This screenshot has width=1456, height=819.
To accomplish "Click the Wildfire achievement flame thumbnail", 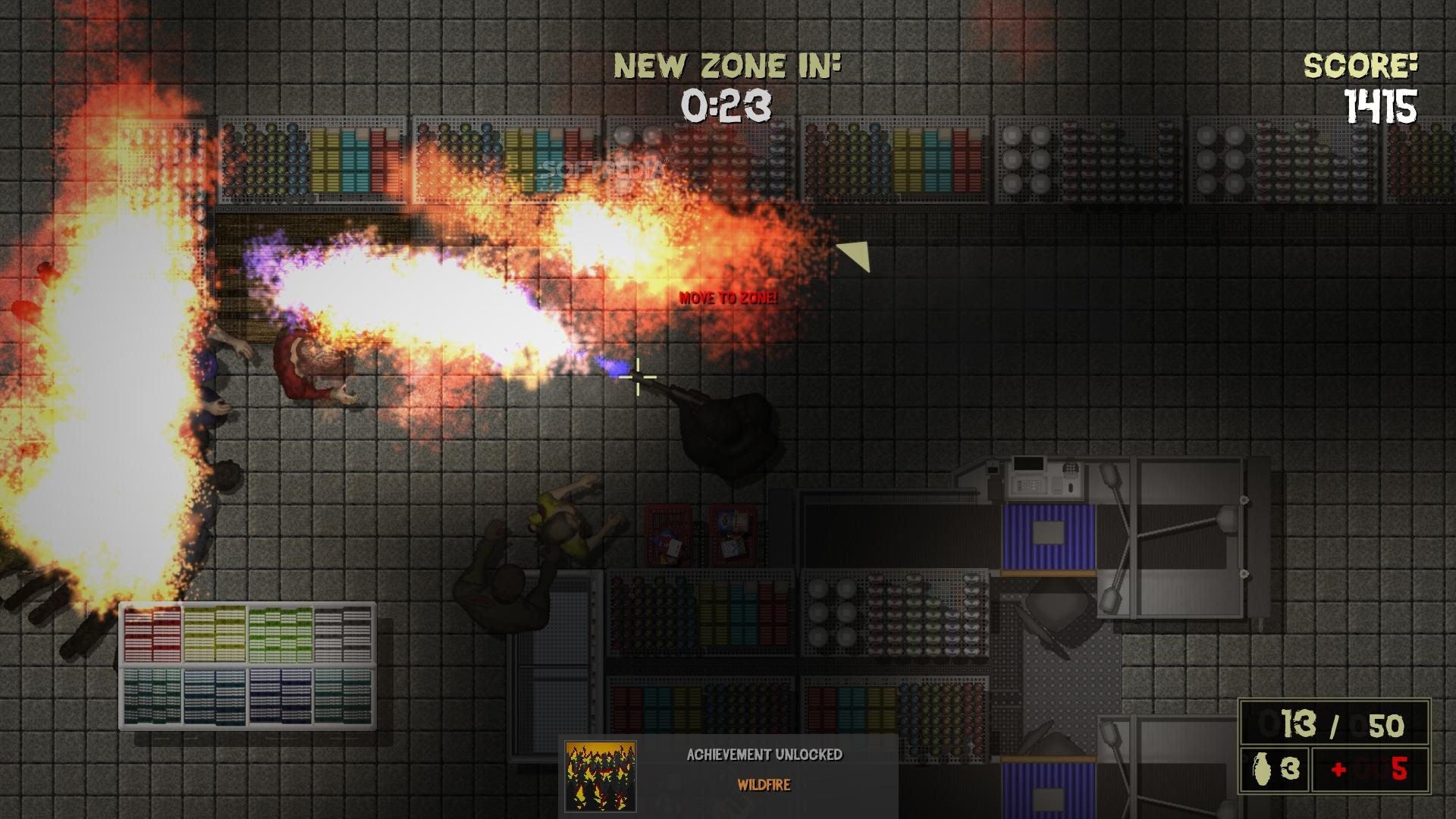I will (x=601, y=776).
